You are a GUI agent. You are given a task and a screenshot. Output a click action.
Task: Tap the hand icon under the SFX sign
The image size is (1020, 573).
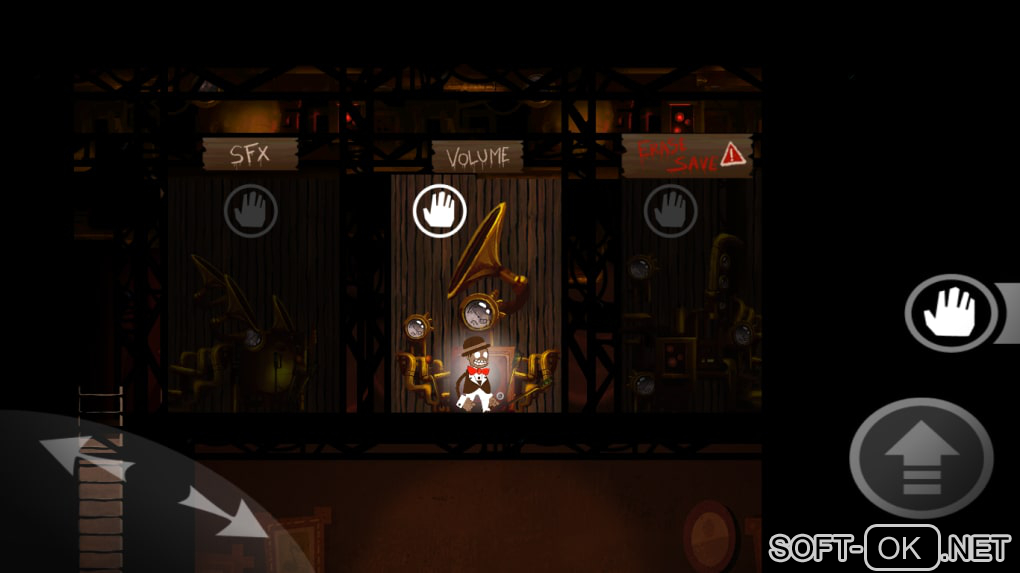point(250,211)
